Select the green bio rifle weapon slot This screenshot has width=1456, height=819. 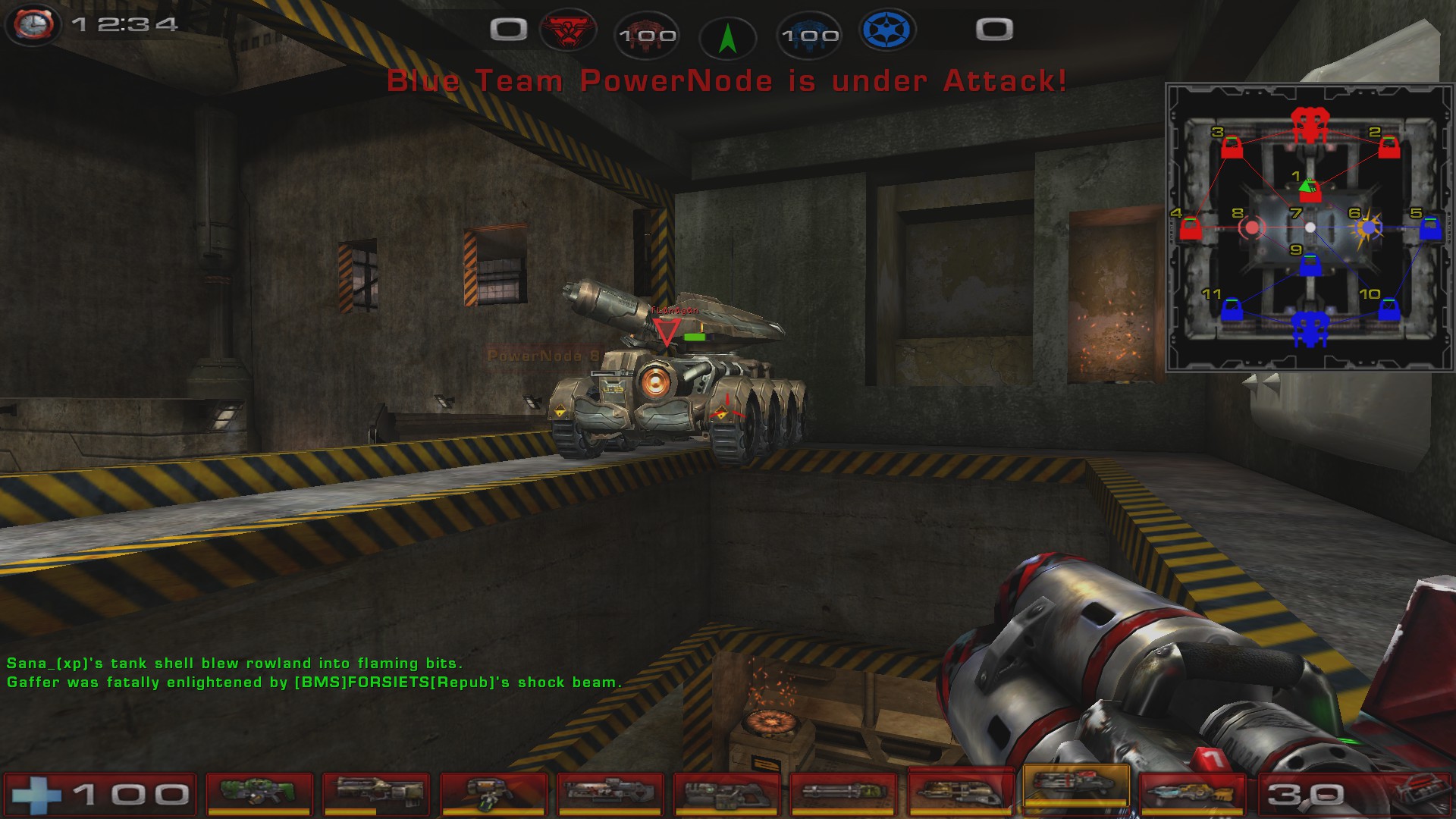pos(259,793)
